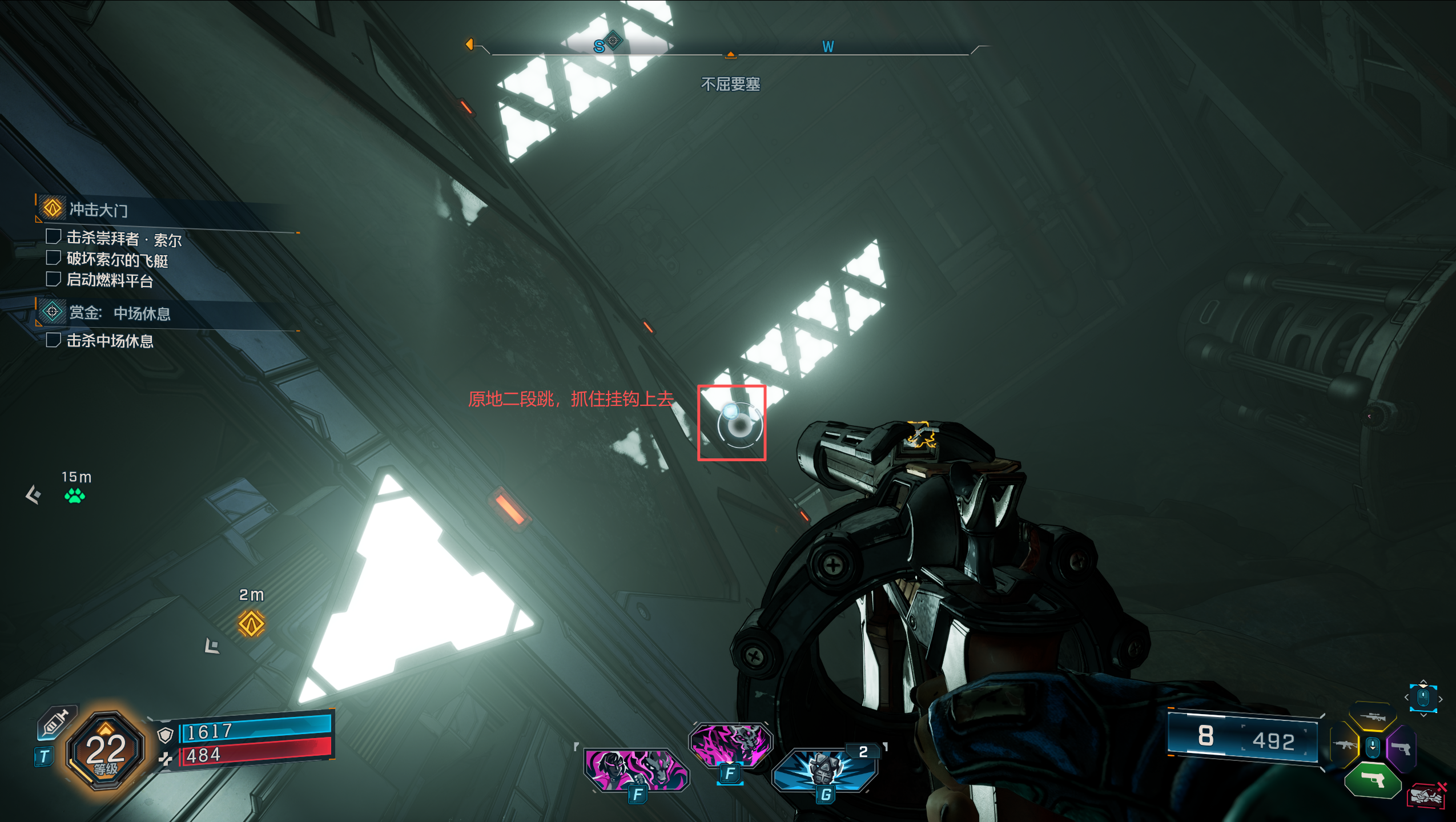Click the green paw print marker
1456x822 pixels.
coord(75,495)
